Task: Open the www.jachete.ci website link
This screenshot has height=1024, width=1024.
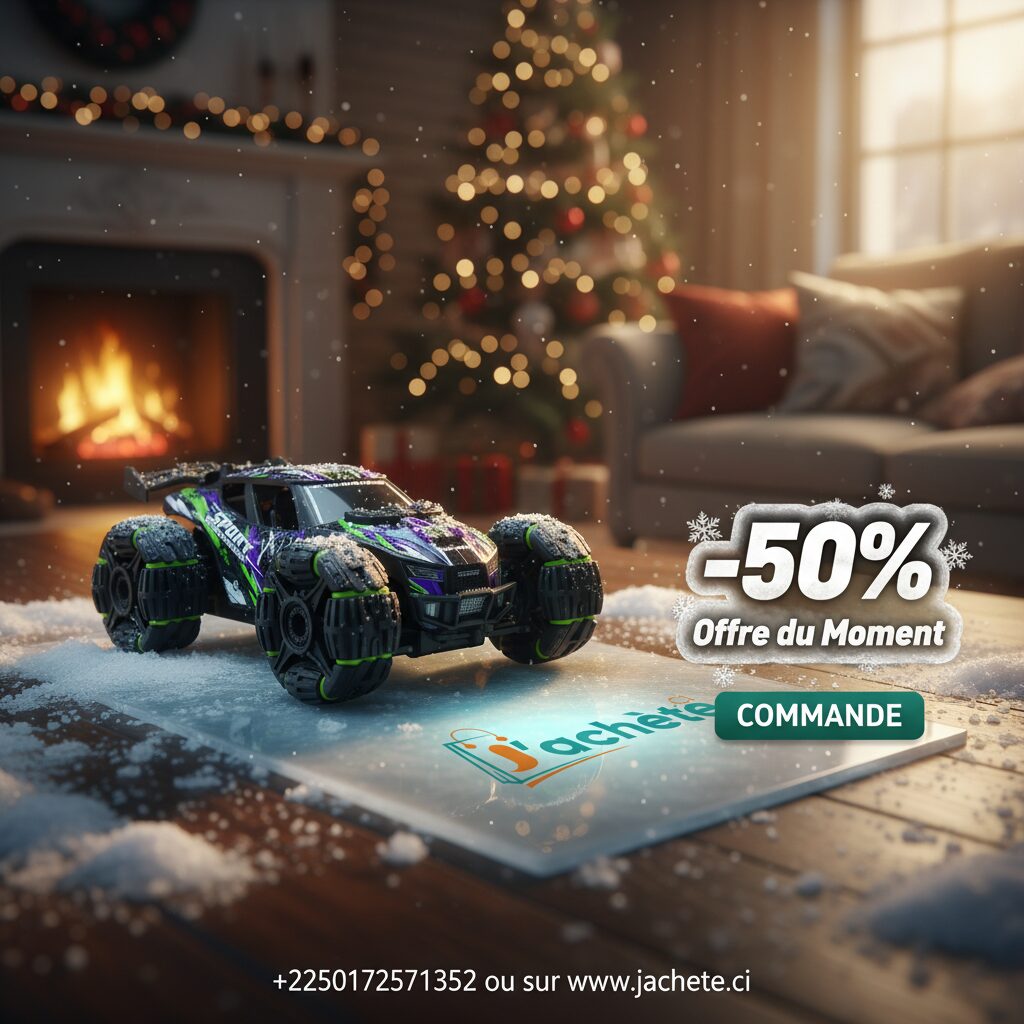Action: pyautogui.click(x=659, y=981)
